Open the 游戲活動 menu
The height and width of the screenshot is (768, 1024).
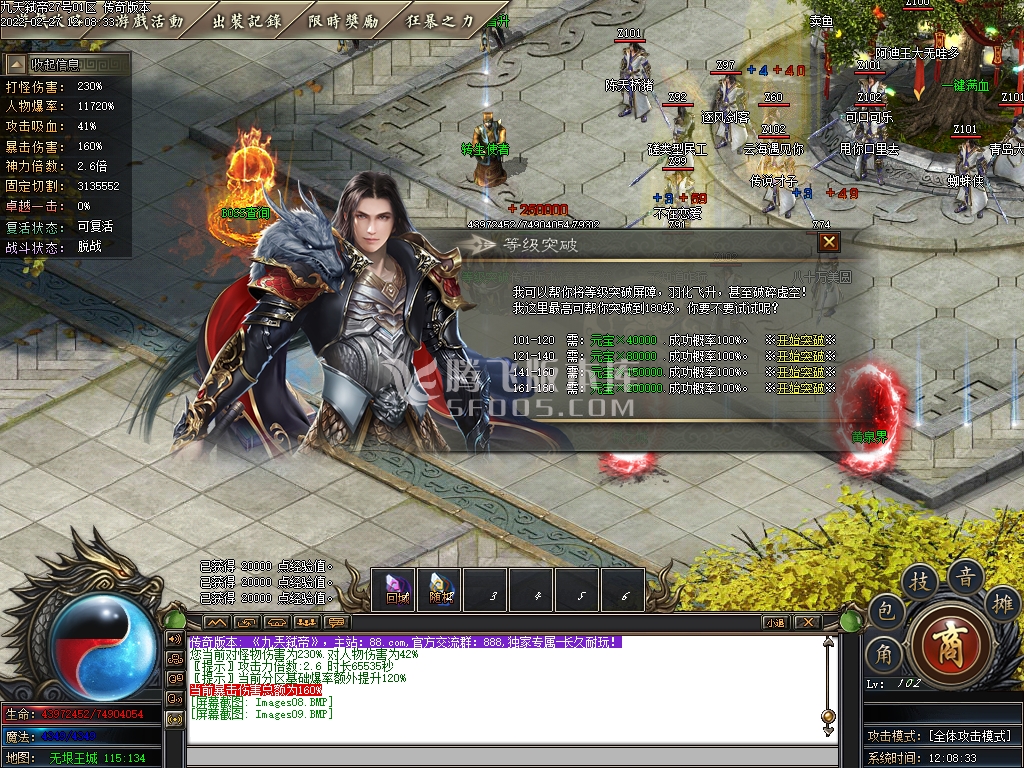pyautogui.click(x=149, y=21)
